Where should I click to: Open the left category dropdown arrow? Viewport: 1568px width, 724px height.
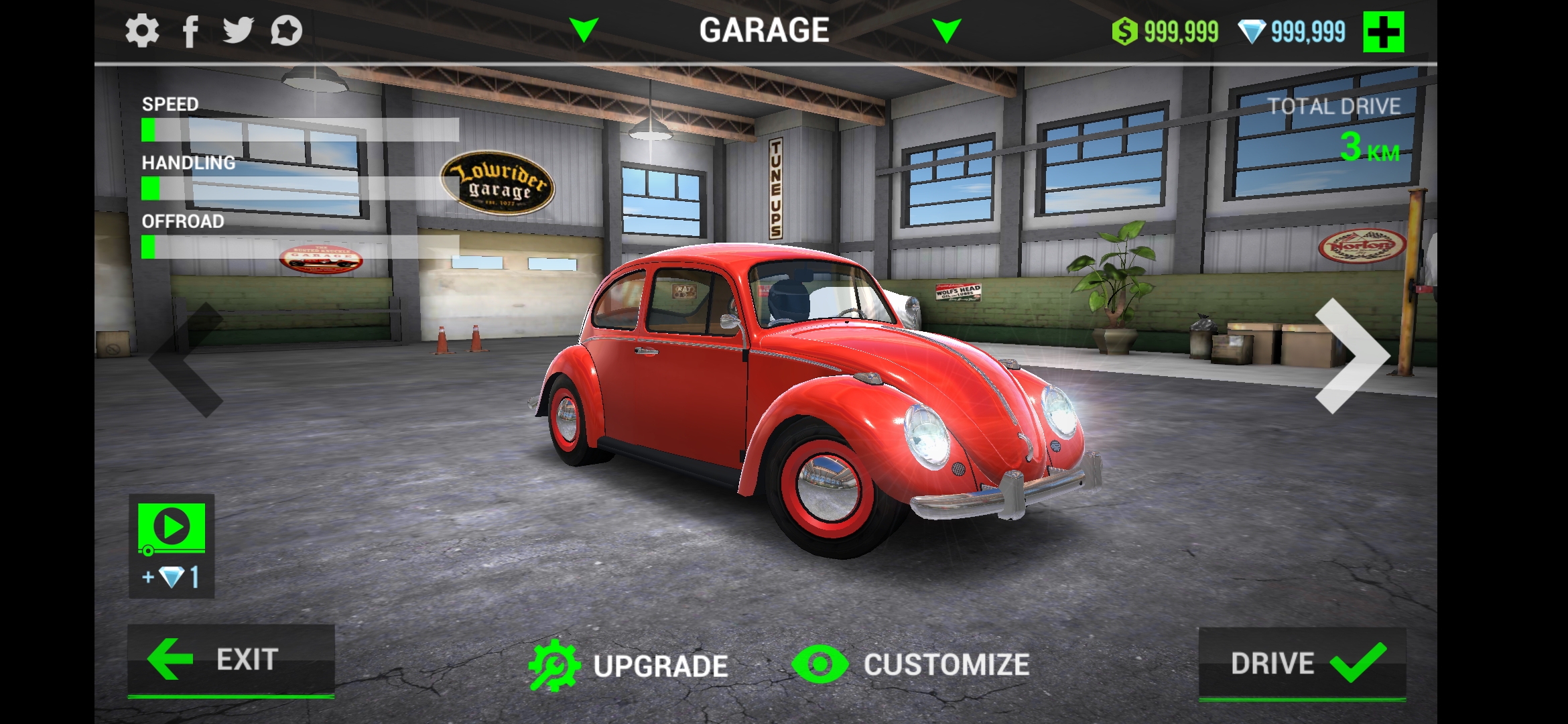[585, 29]
